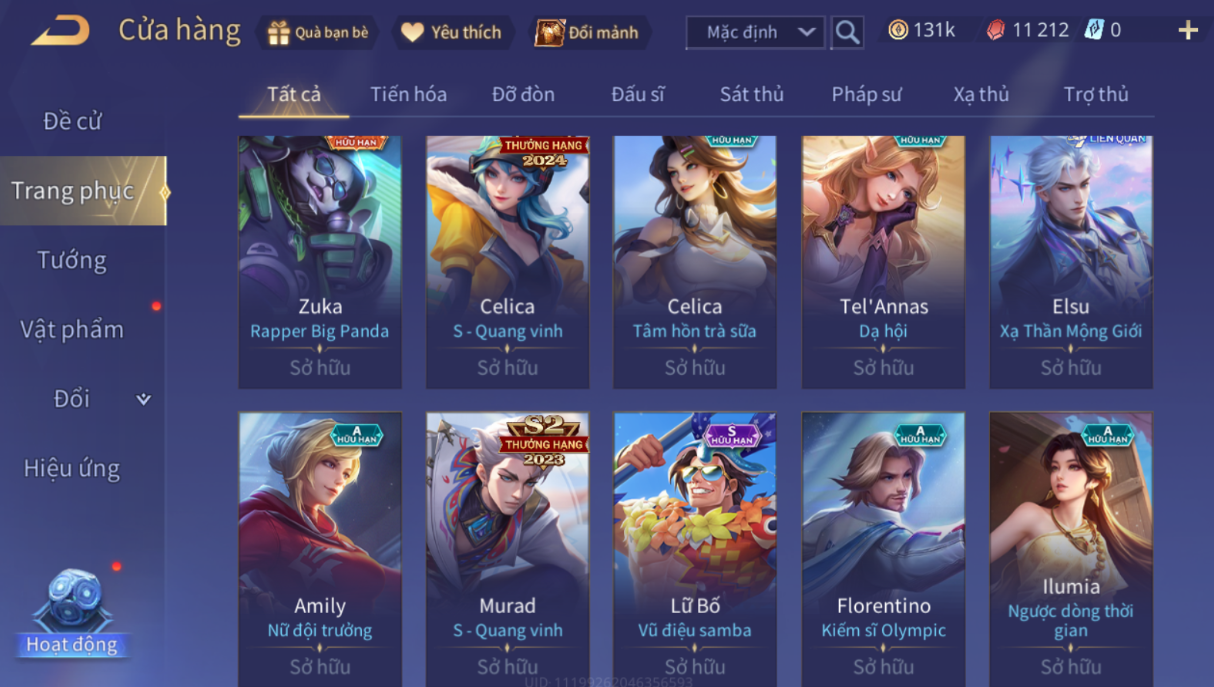Open the Vật phẩm items section
The width and height of the screenshot is (1214, 687).
coord(72,329)
